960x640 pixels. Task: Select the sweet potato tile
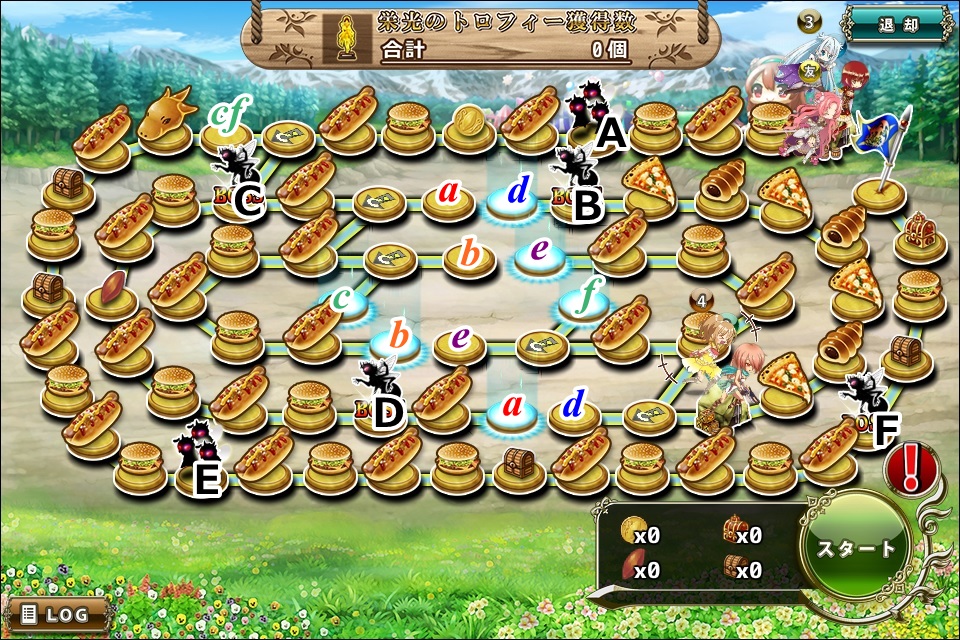coord(111,293)
